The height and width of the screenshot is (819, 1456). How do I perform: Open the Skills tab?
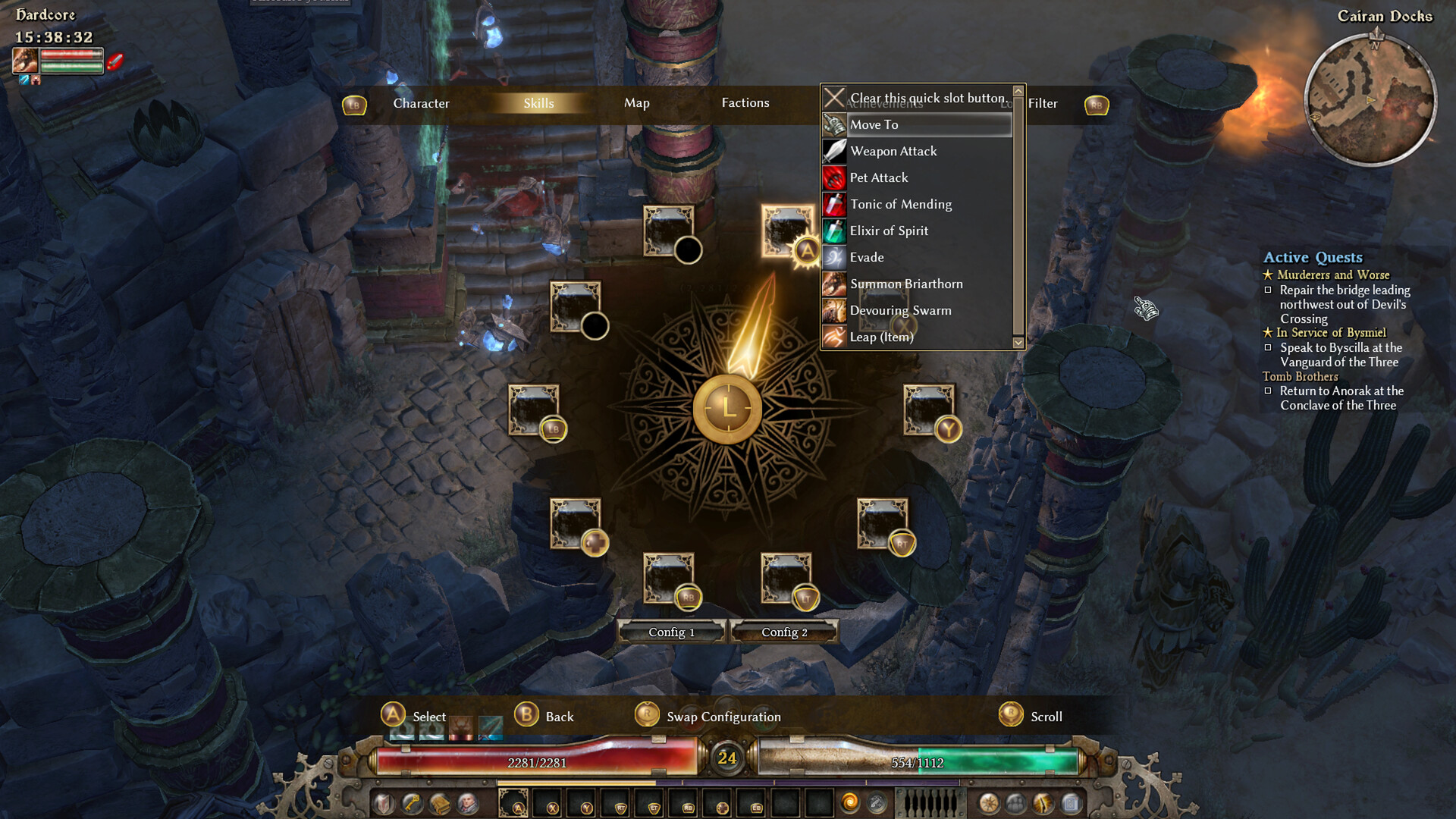pos(538,103)
